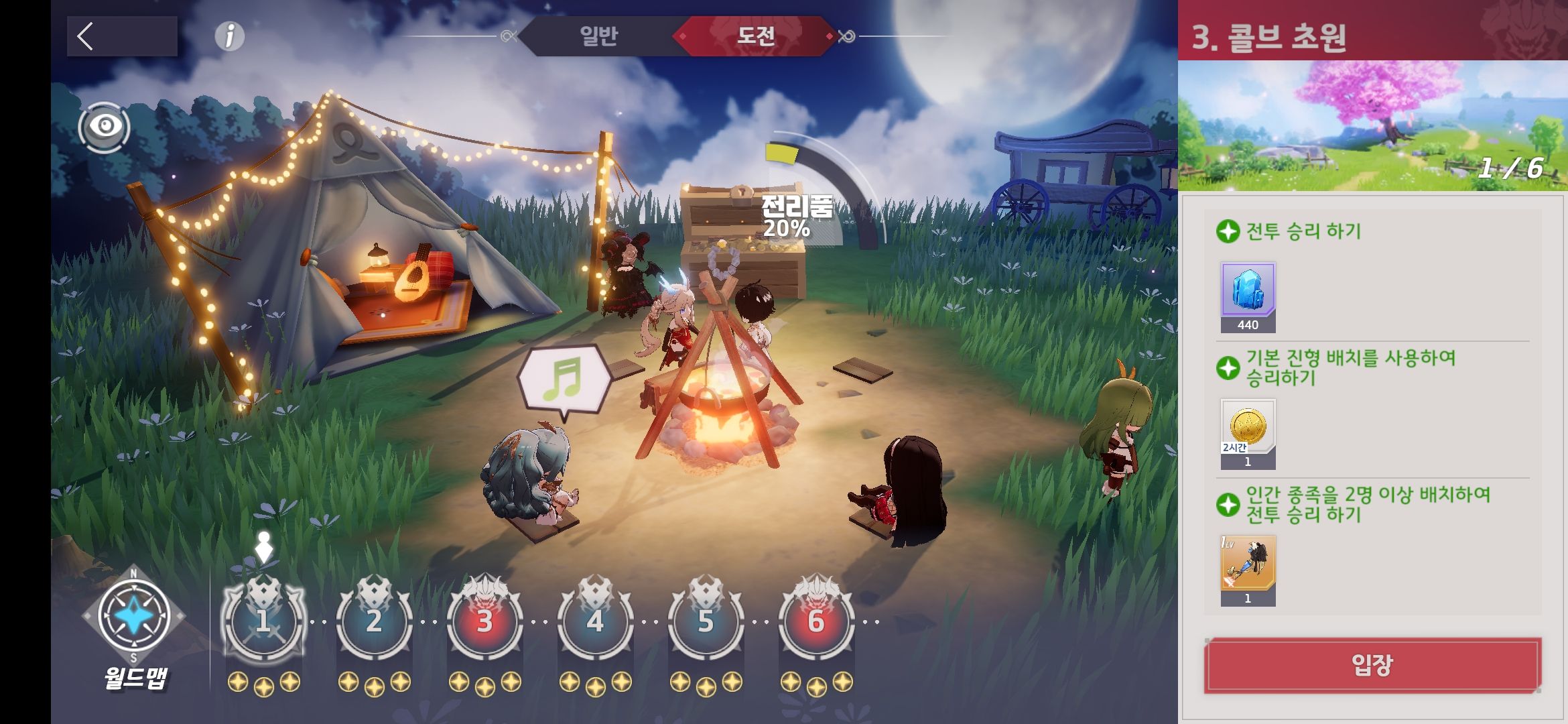The image size is (1568, 724).
Task: Select stage 1 node
Action: coord(263,621)
